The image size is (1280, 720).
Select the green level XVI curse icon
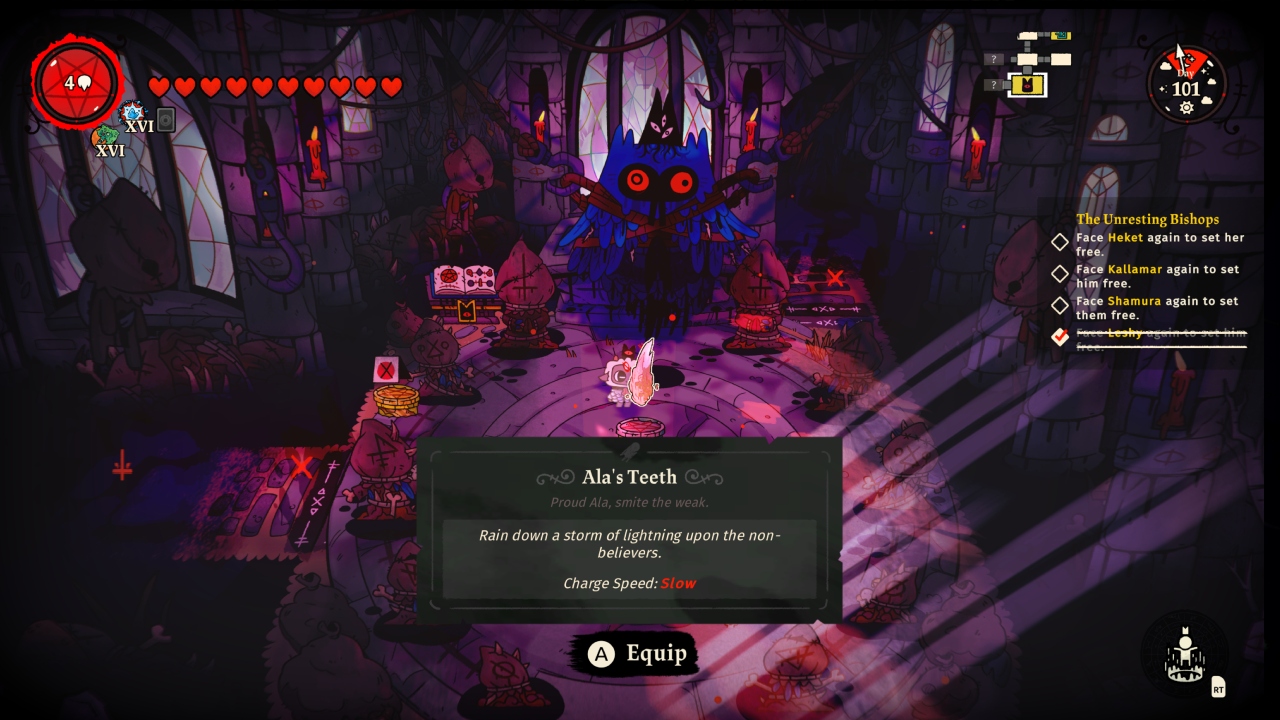point(104,138)
